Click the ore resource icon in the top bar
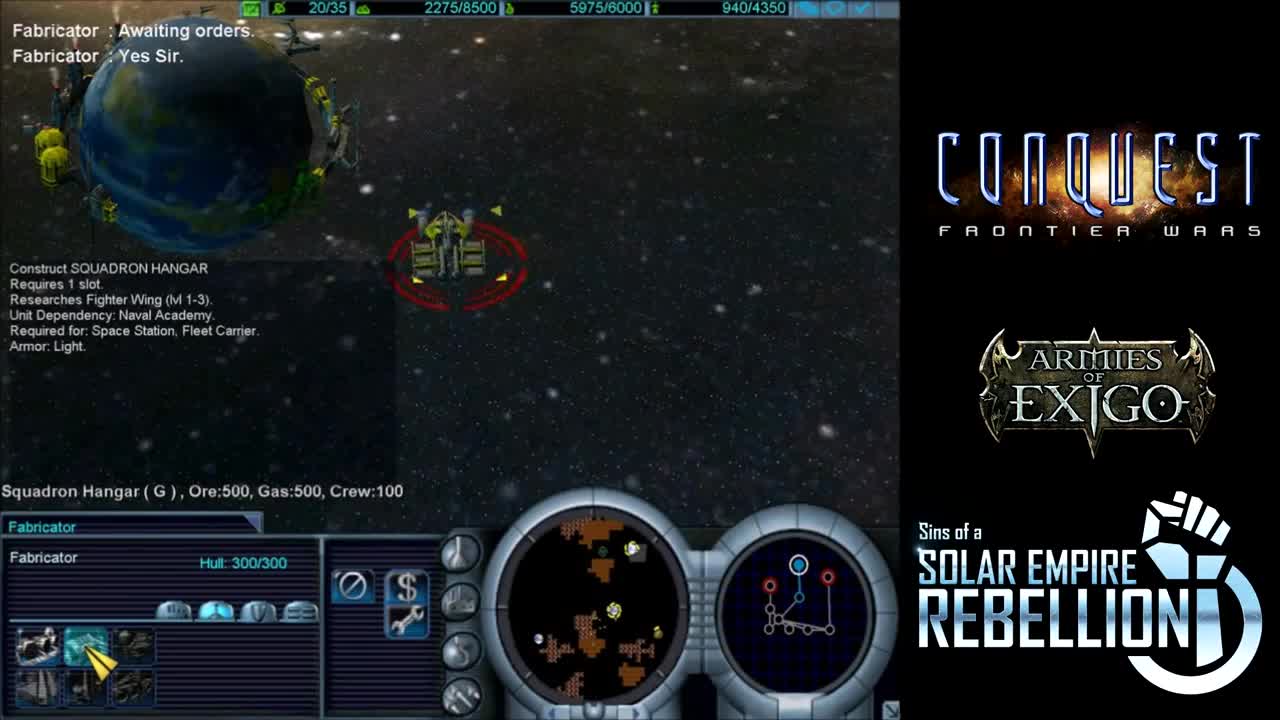This screenshot has width=1280, height=720. (362, 7)
